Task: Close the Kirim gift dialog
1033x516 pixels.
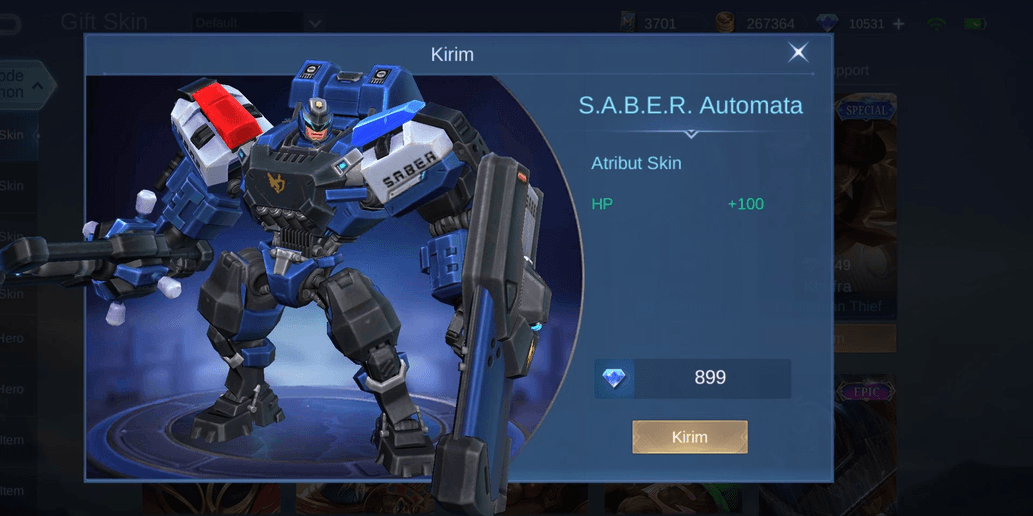Action: click(x=798, y=53)
